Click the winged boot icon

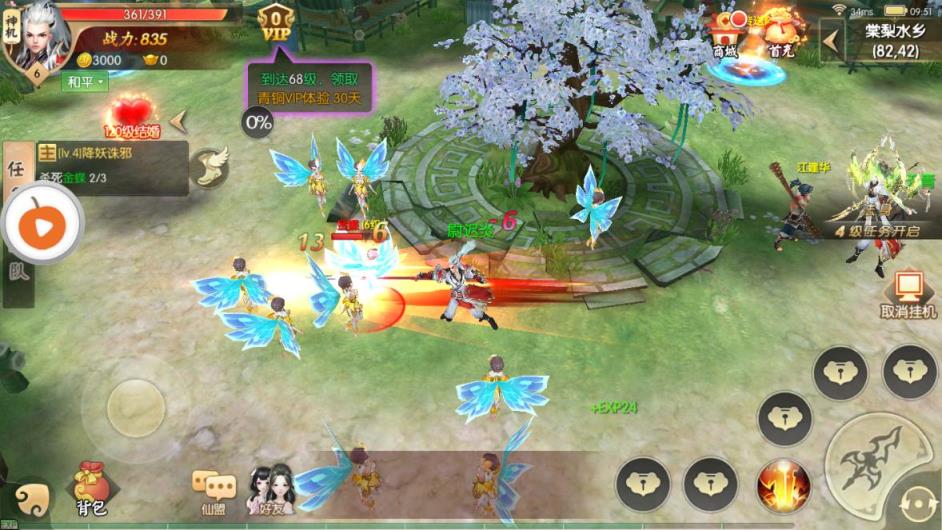[209, 166]
